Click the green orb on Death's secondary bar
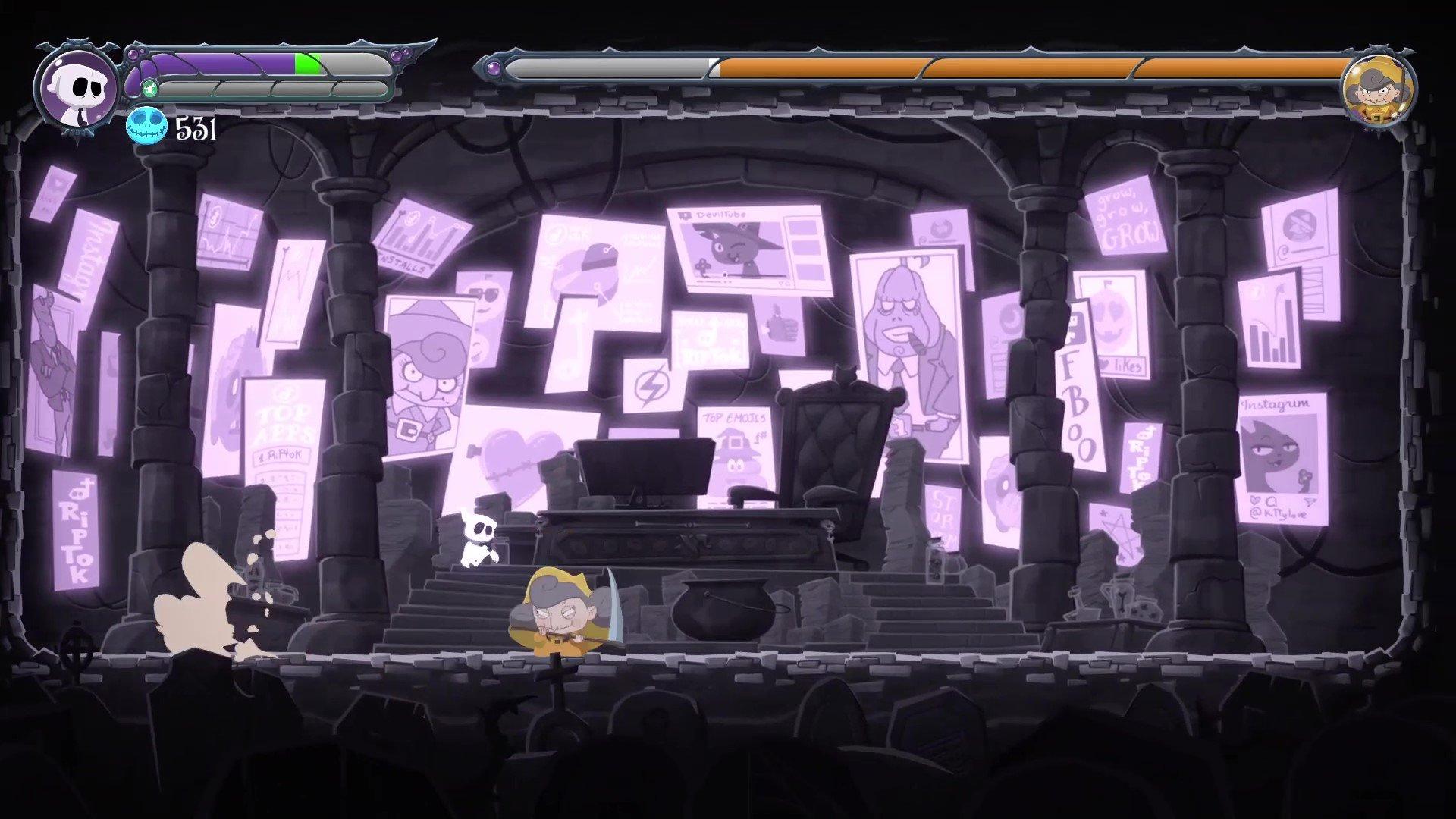 (x=149, y=87)
